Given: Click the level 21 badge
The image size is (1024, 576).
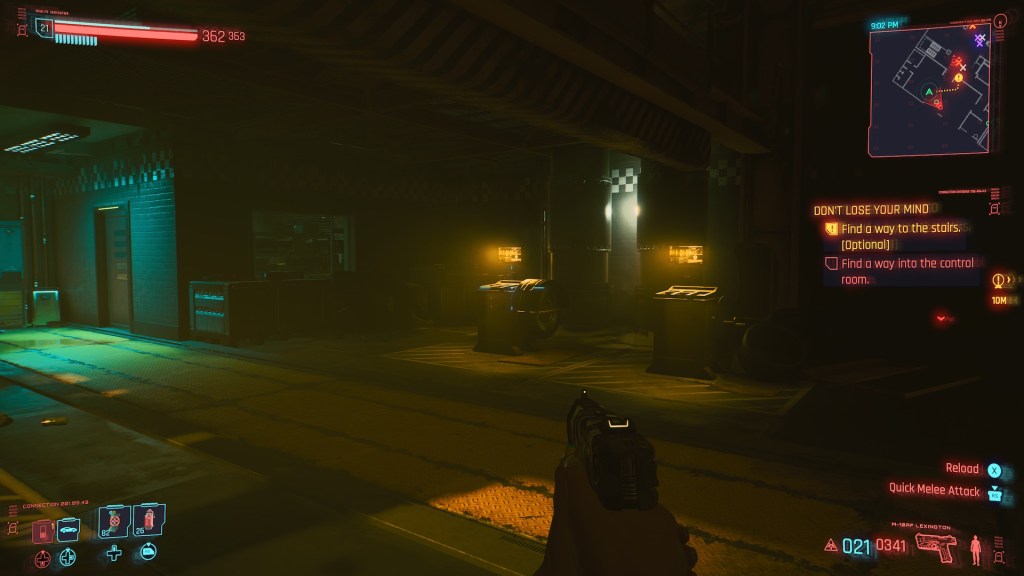Looking at the screenshot, I should click(43, 27).
